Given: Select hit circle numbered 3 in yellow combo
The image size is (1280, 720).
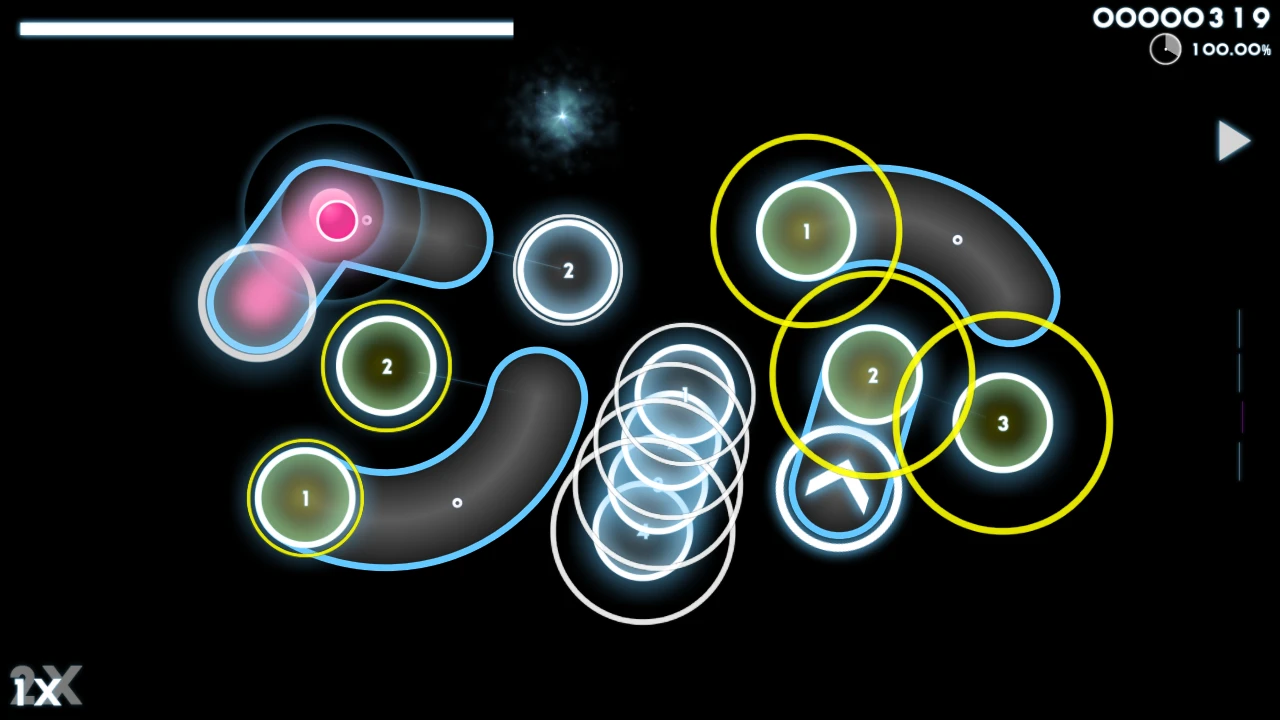Looking at the screenshot, I should click(1002, 424).
